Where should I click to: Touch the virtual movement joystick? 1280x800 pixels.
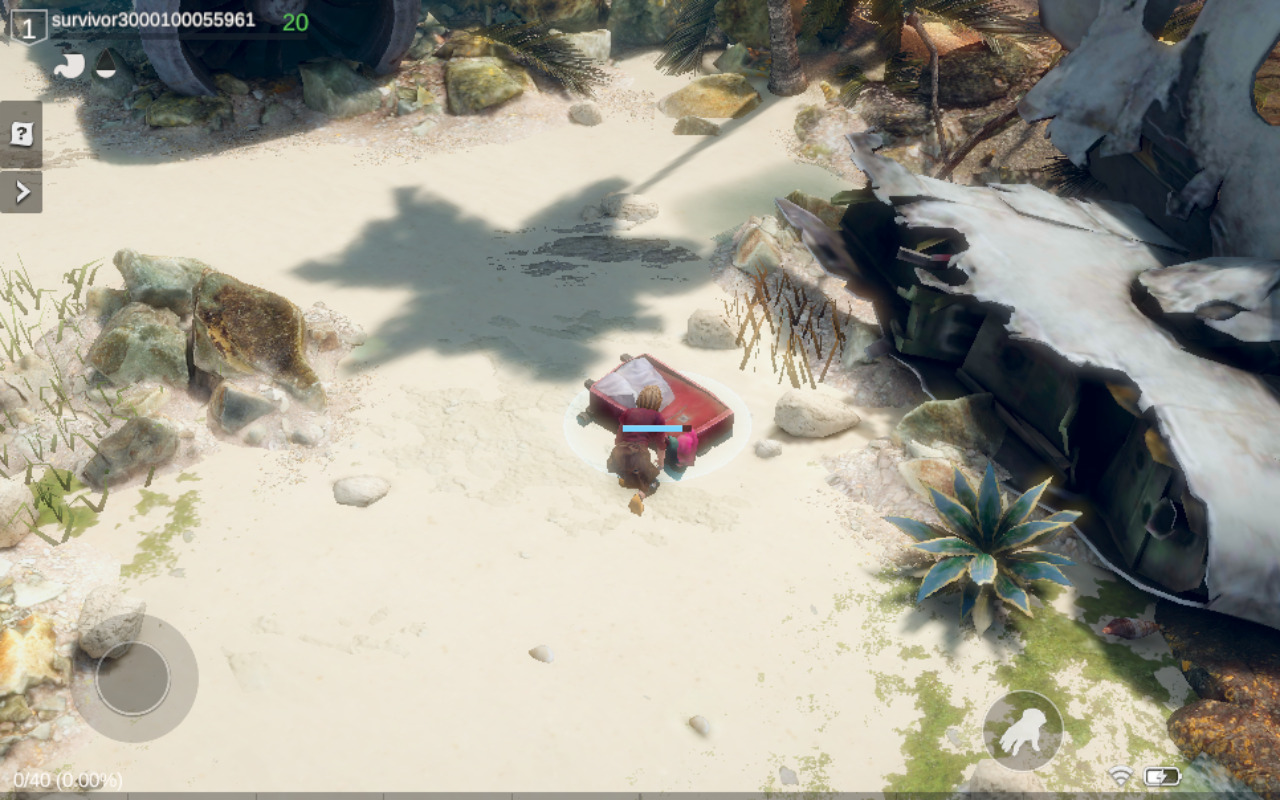(133, 678)
